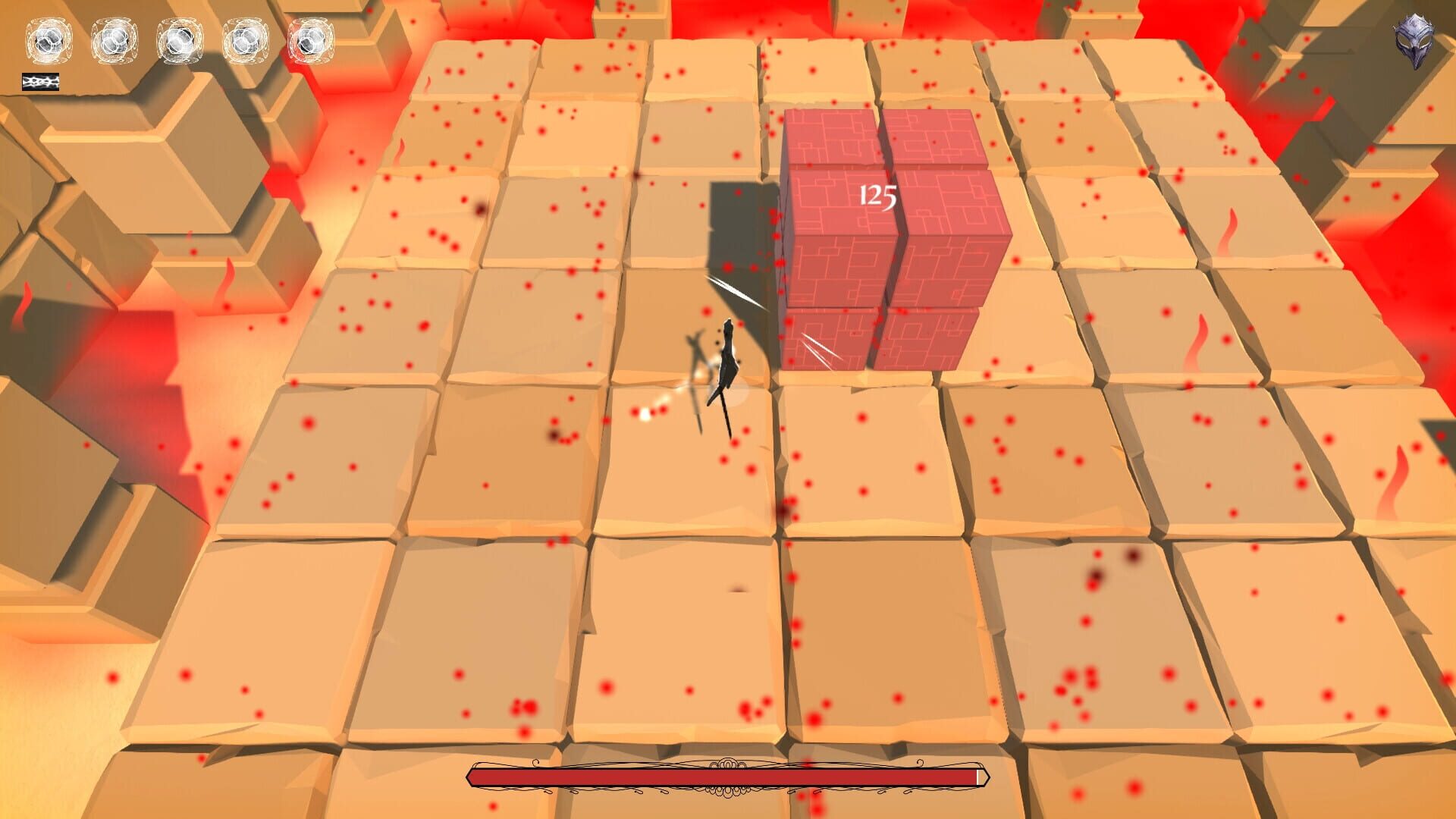1456x819 pixels.
Task: Click the ornamental scroll above the health bar
Action: (726, 762)
